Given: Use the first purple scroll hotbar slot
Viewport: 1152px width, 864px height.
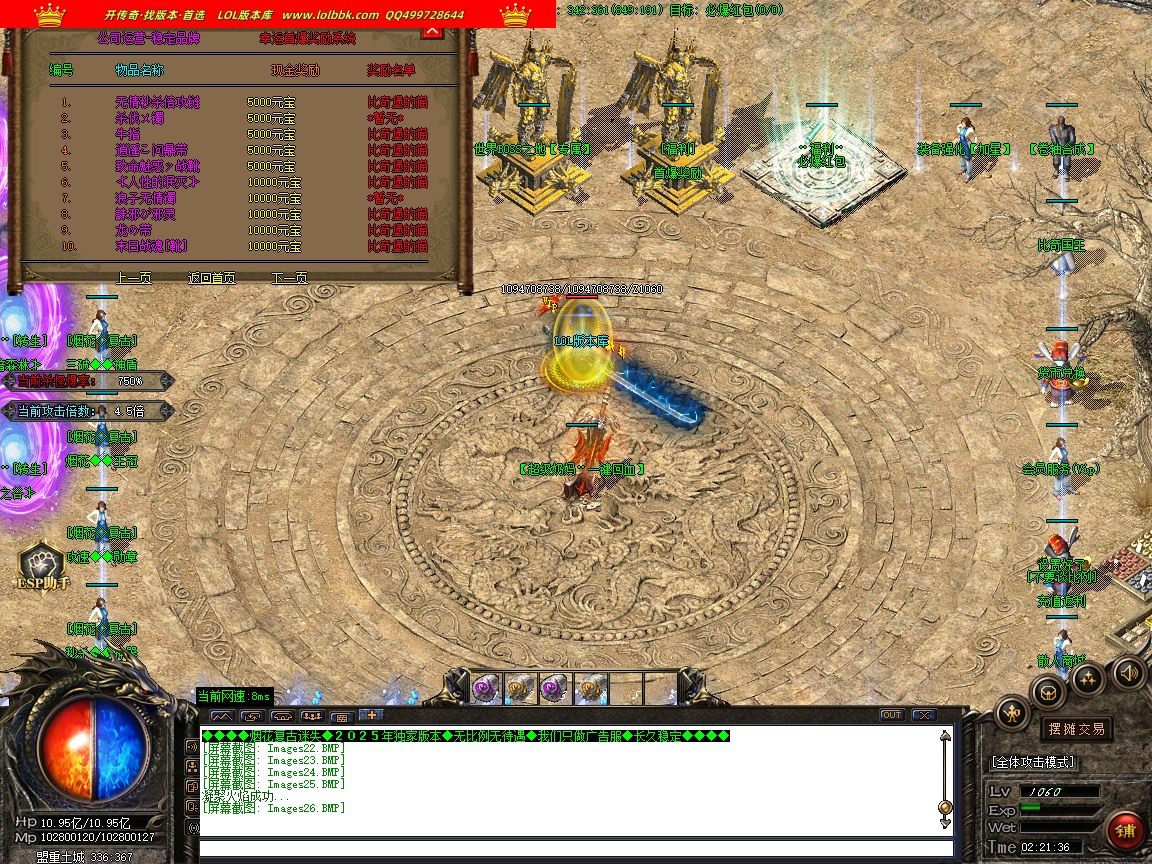Looking at the screenshot, I should [487, 687].
